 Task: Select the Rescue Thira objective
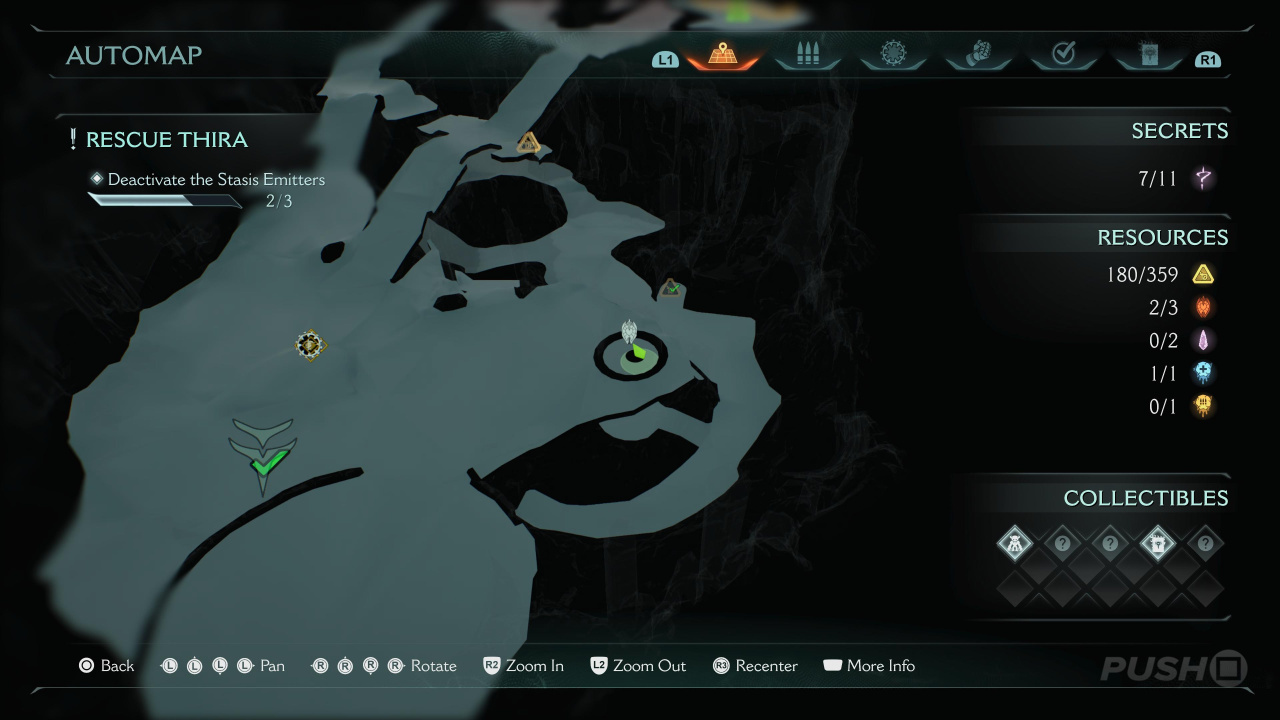(166, 140)
